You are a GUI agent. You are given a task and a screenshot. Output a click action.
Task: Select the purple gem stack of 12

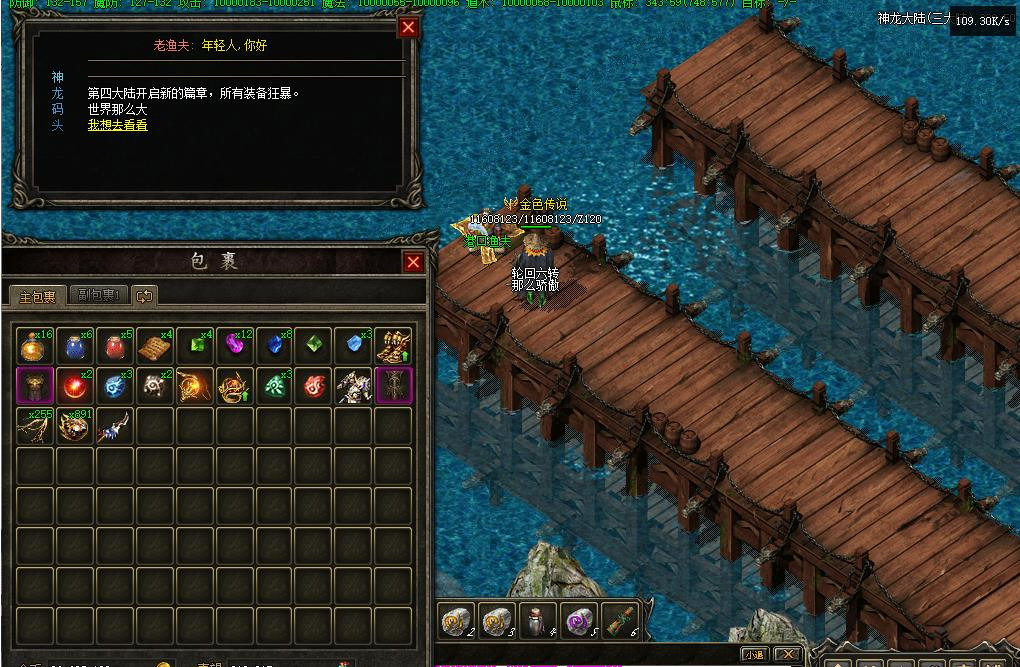pos(235,346)
